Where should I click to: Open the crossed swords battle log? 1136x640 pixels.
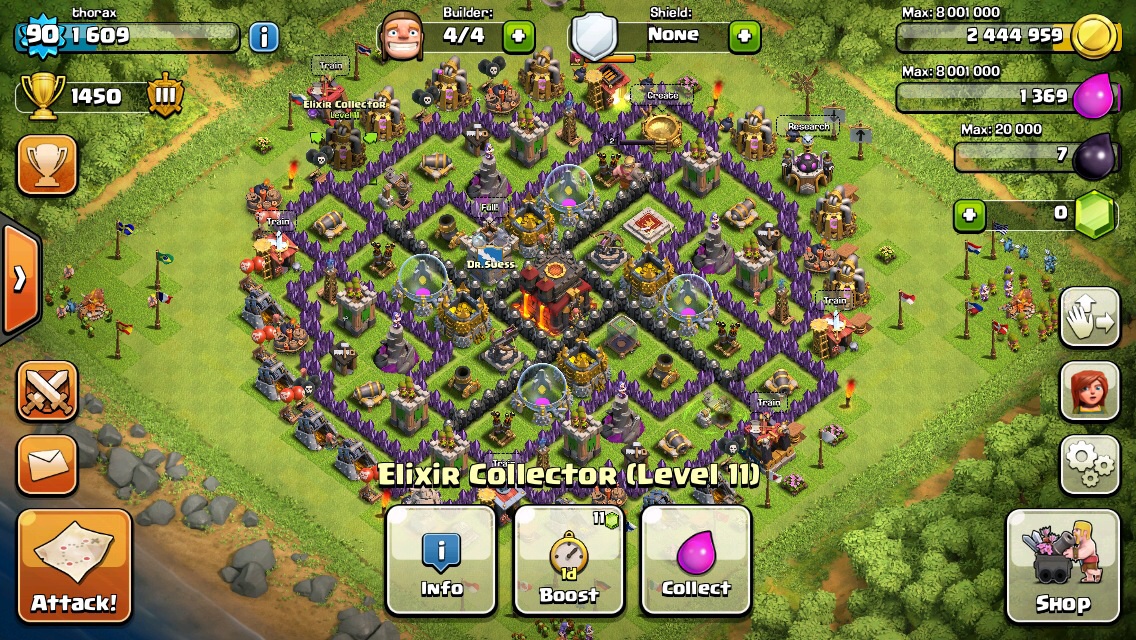click(x=46, y=390)
